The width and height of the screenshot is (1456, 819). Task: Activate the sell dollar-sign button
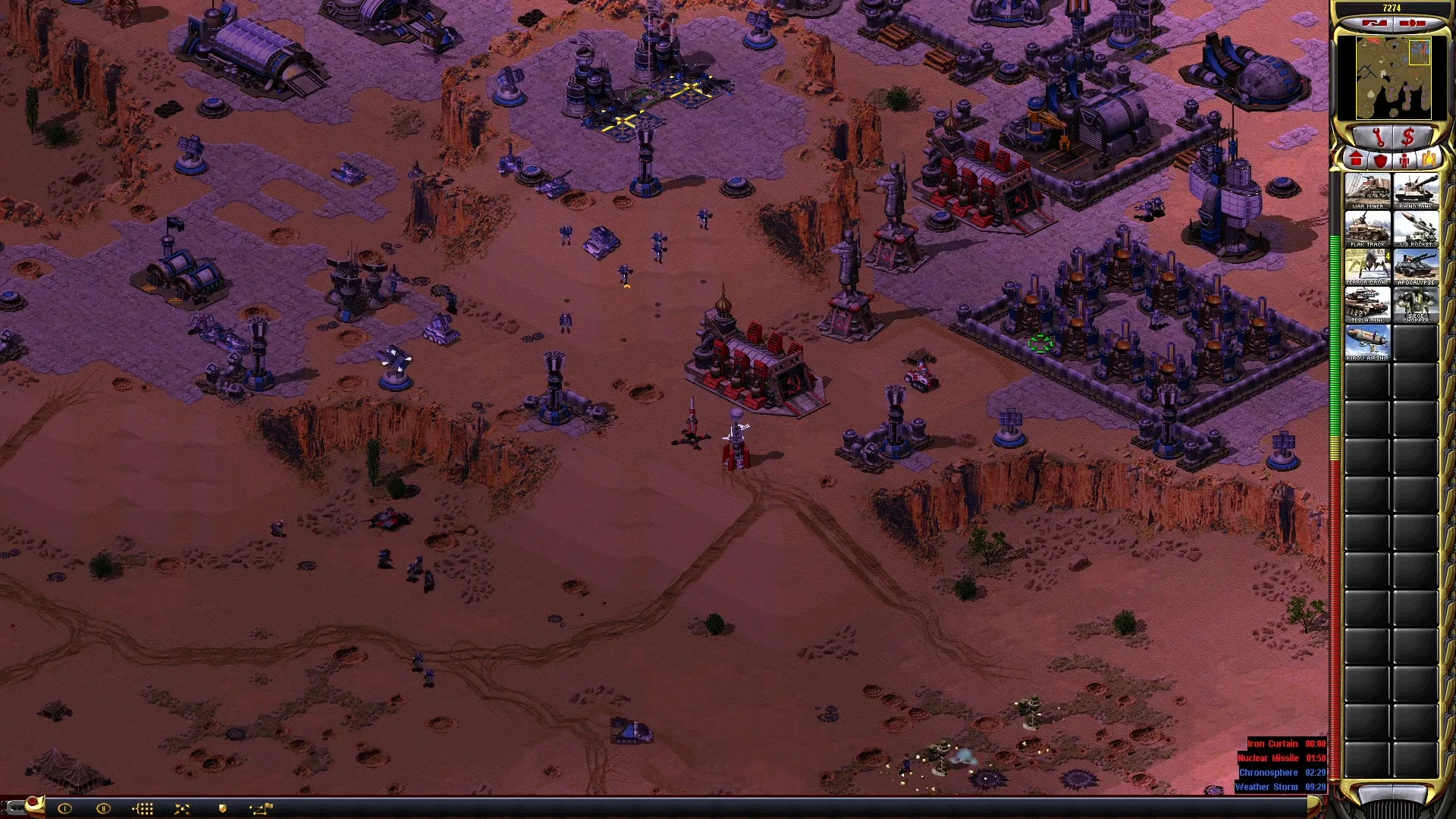(x=1409, y=137)
